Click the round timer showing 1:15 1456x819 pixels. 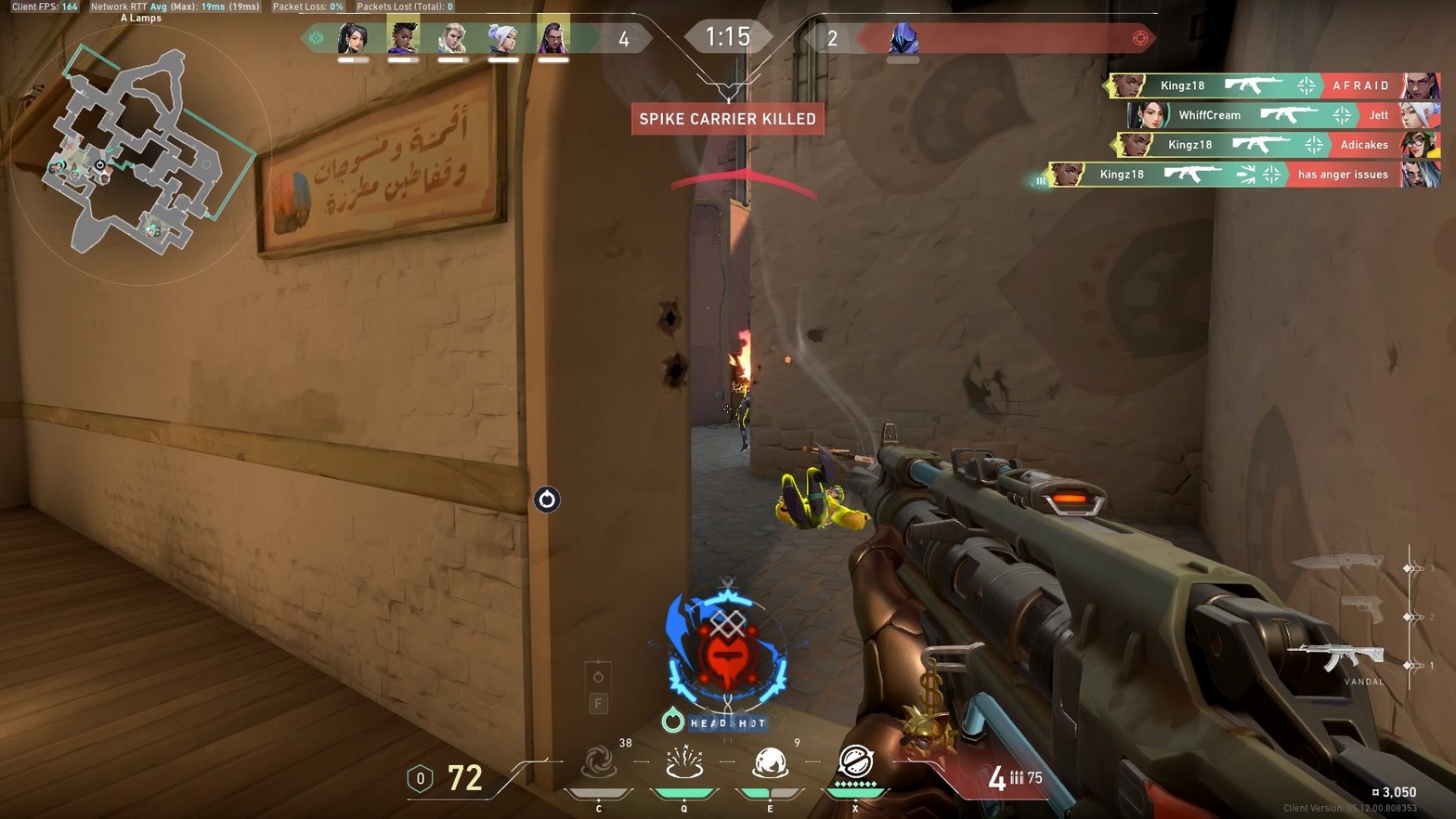pyautogui.click(x=728, y=36)
